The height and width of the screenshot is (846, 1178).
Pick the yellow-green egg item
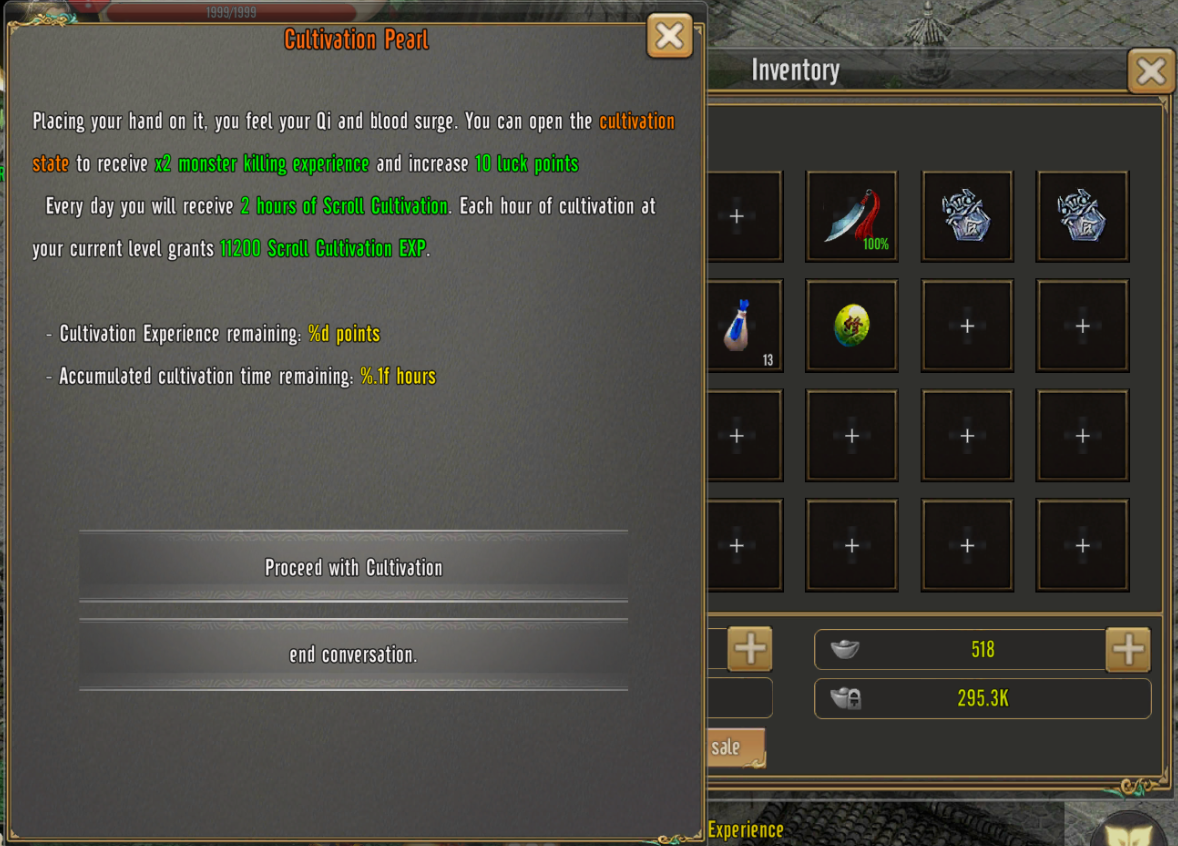[x=851, y=326]
